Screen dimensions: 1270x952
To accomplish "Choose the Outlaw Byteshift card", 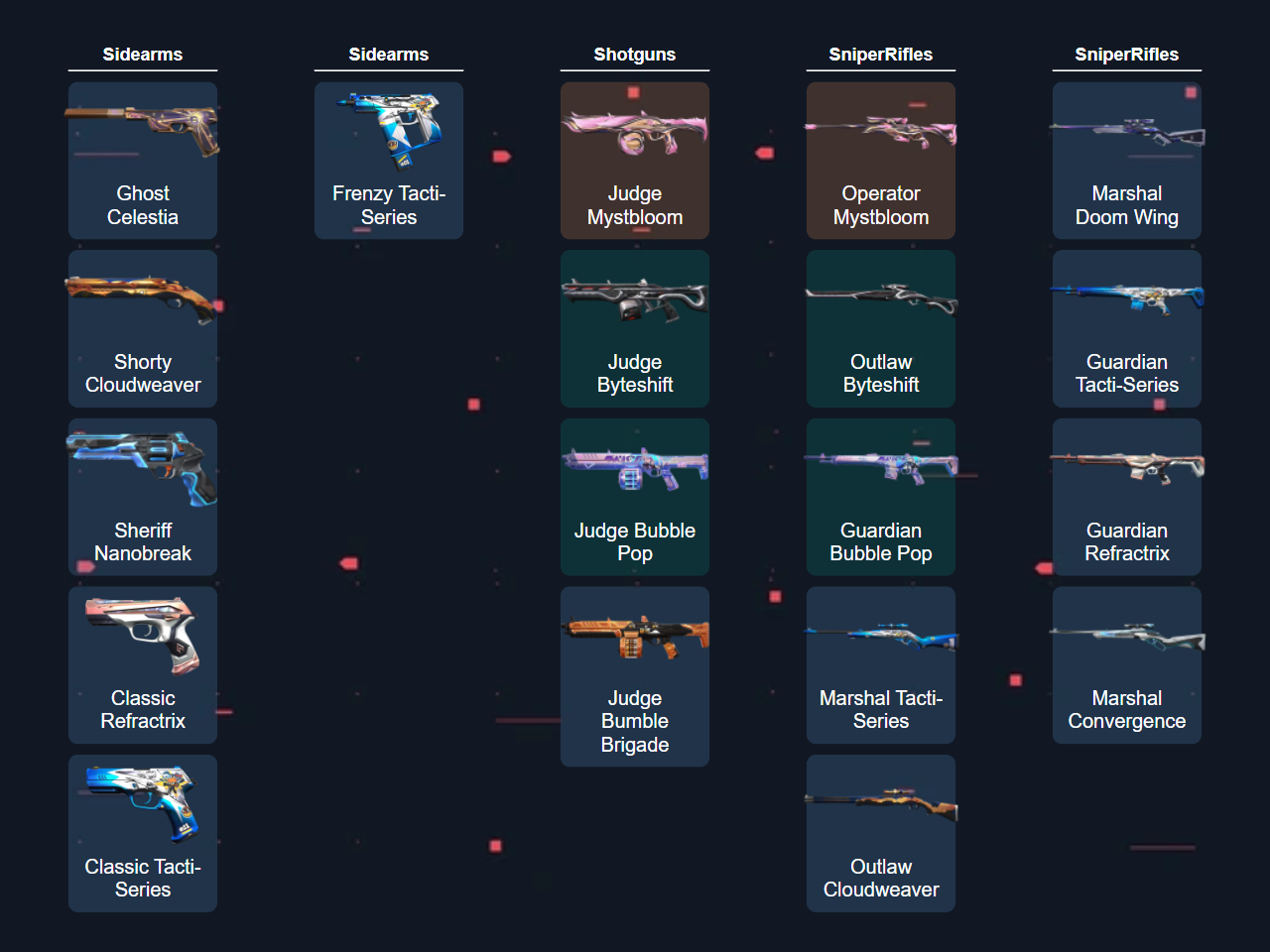I will pyautogui.click(x=881, y=328).
